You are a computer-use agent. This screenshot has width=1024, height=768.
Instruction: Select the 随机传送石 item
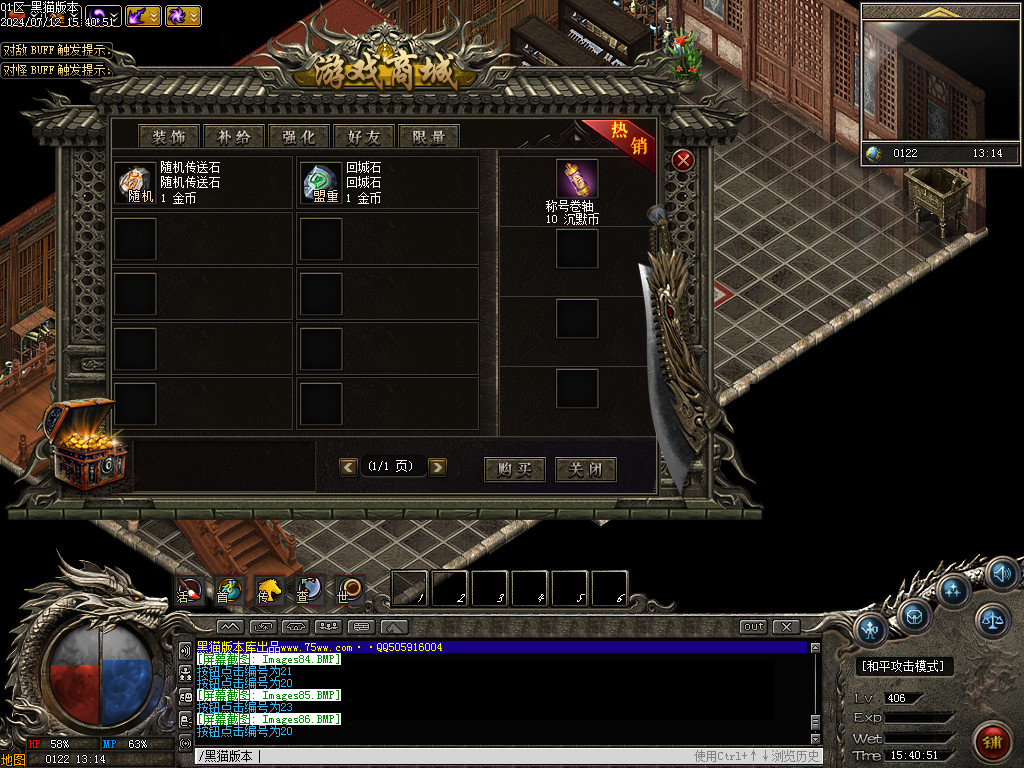(134, 183)
